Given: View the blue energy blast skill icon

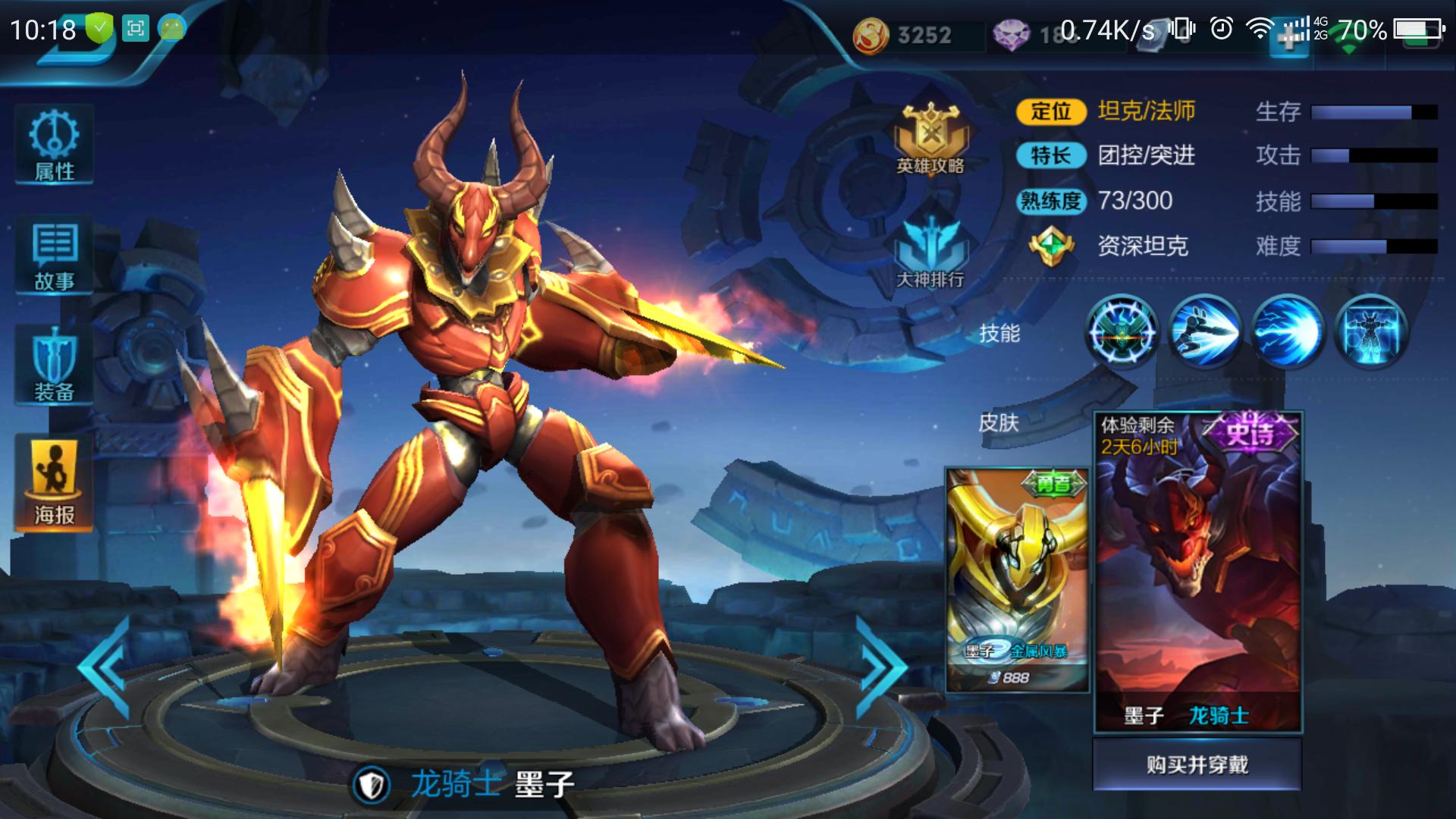Looking at the screenshot, I should 1288,332.
